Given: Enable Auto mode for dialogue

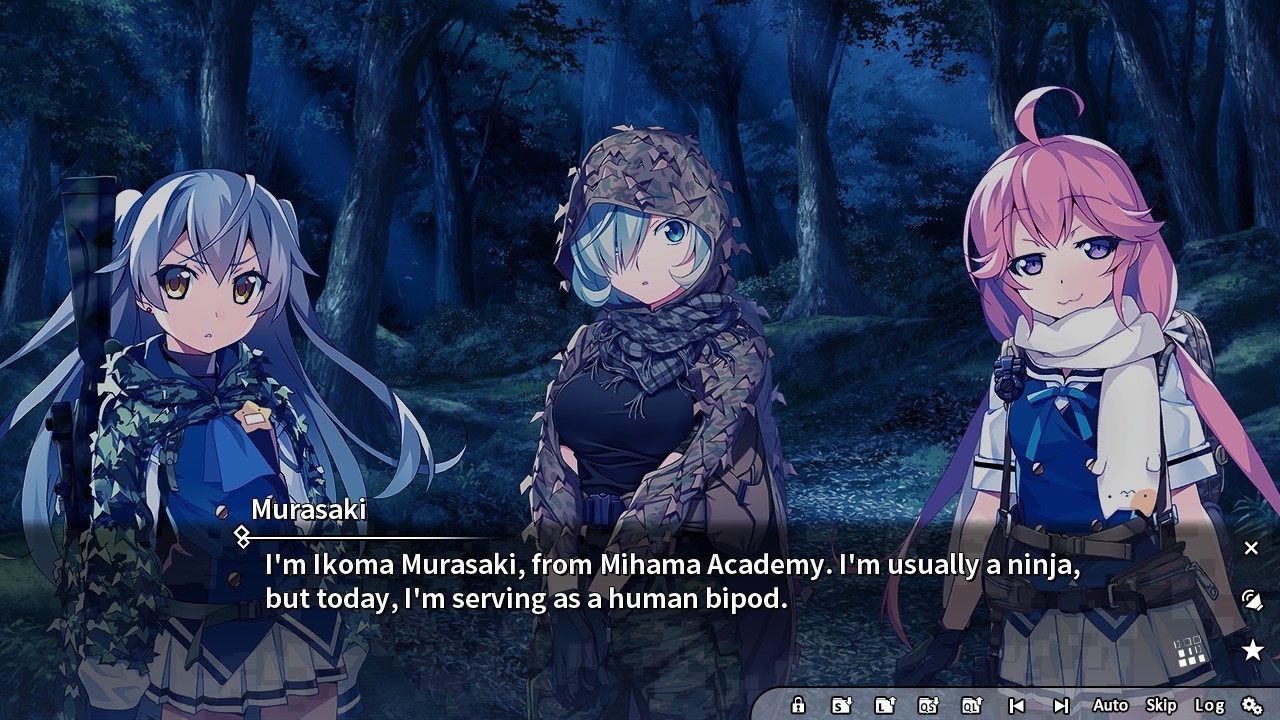Looking at the screenshot, I should [1110, 705].
